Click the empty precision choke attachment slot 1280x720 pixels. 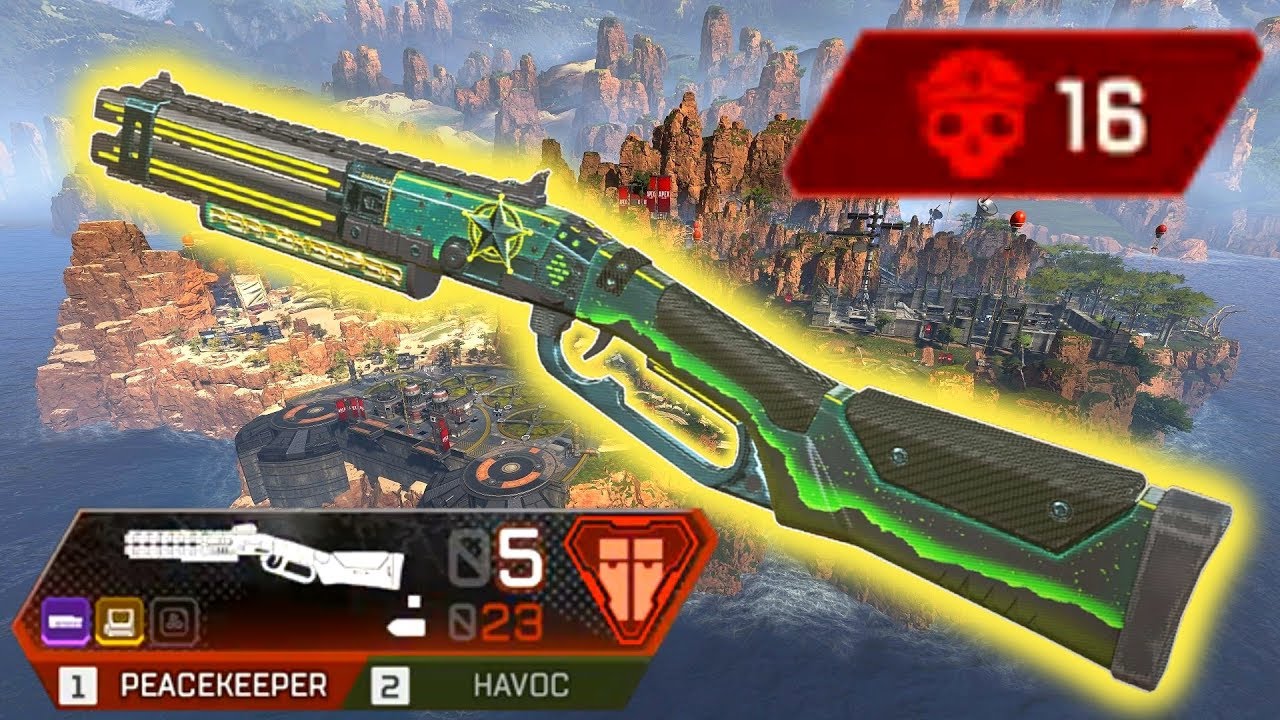(175, 622)
